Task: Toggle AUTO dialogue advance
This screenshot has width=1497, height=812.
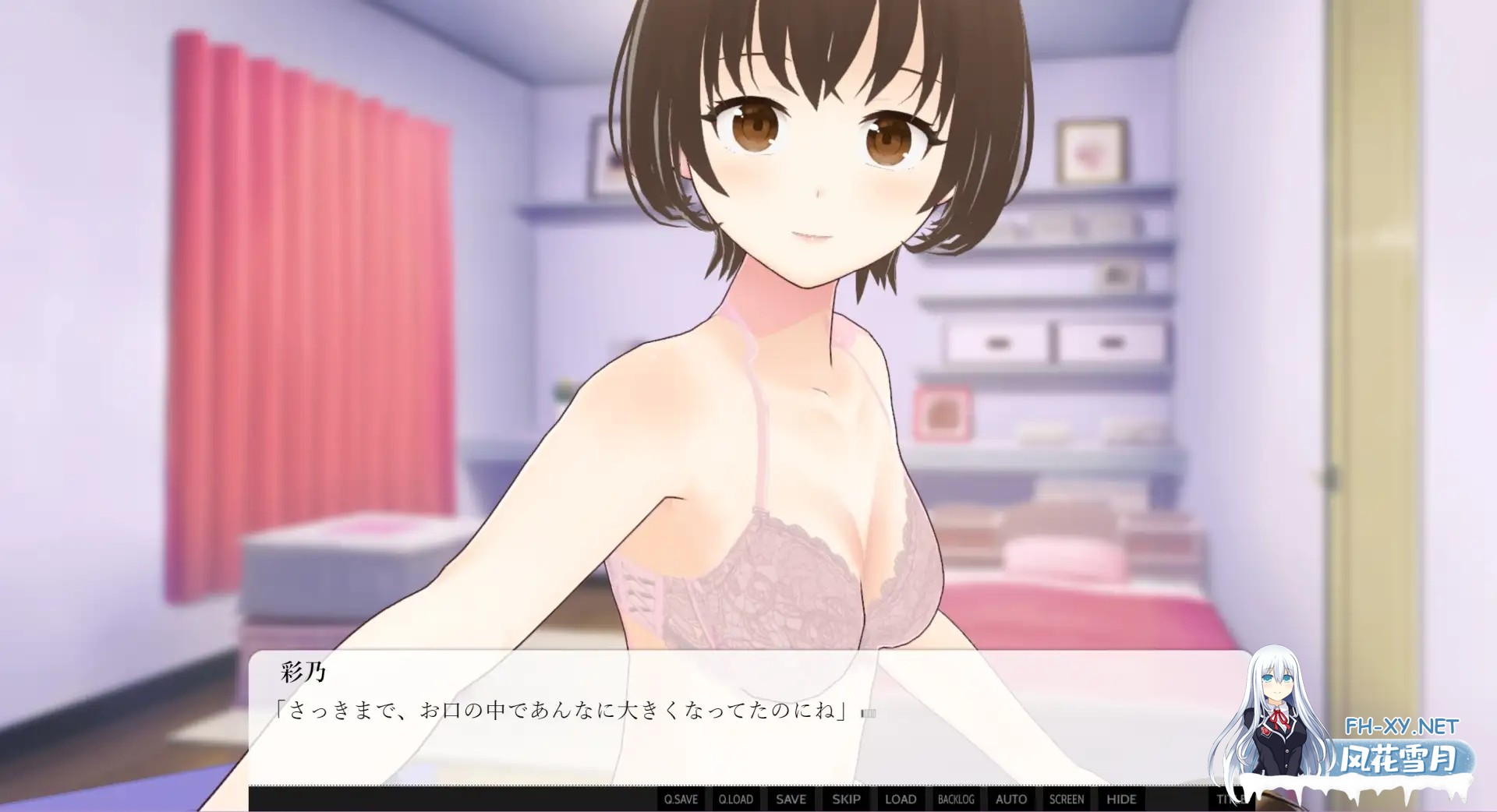Action: click(1011, 799)
